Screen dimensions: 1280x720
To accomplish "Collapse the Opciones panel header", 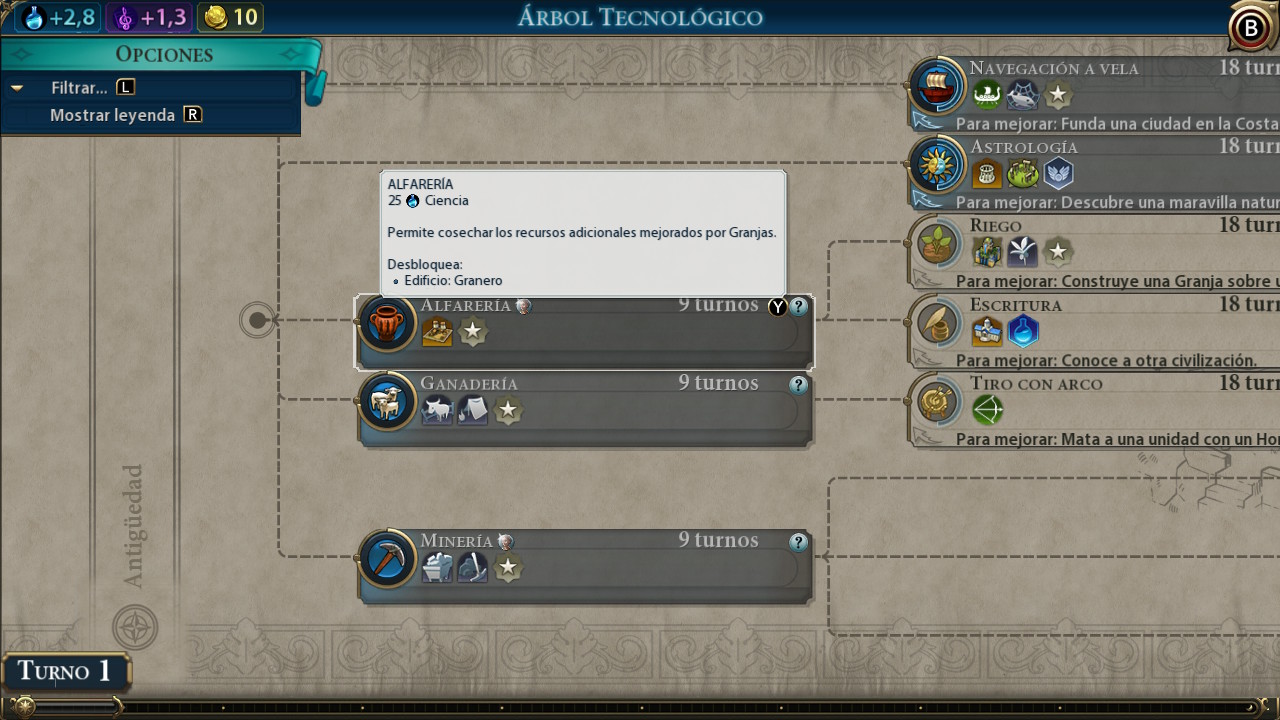I will [163, 54].
